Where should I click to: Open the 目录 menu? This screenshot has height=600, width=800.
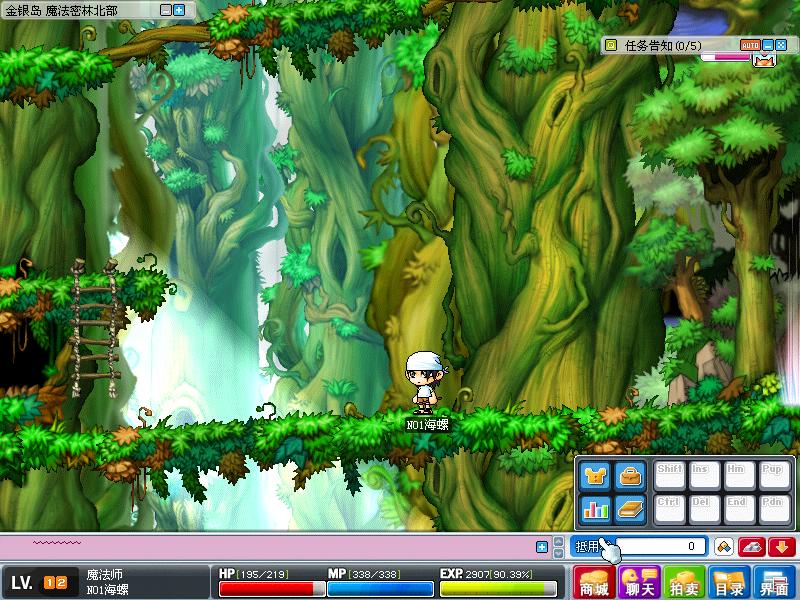(x=729, y=582)
